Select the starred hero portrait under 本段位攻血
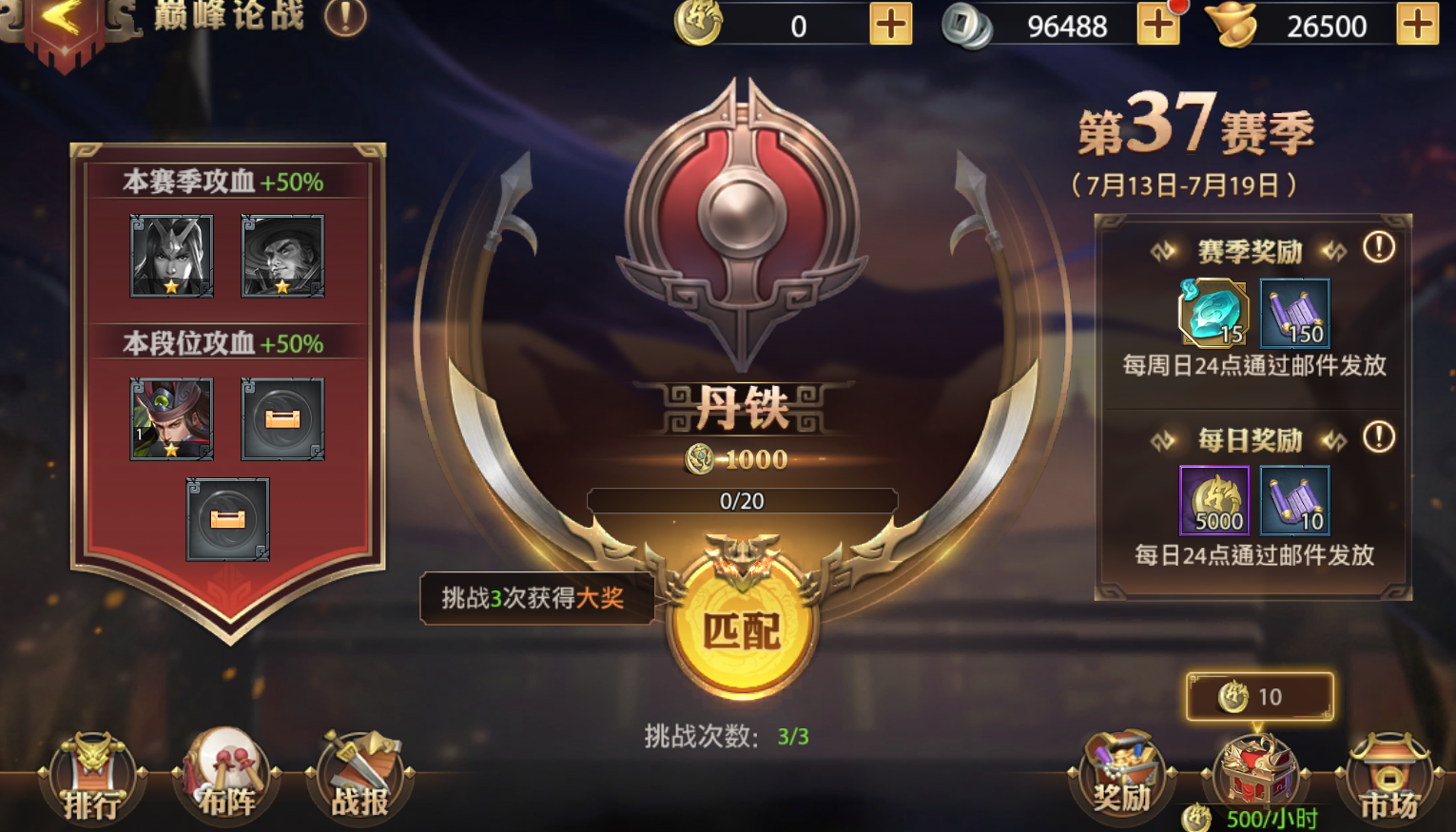This screenshot has height=832, width=1456. click(171, 418)
